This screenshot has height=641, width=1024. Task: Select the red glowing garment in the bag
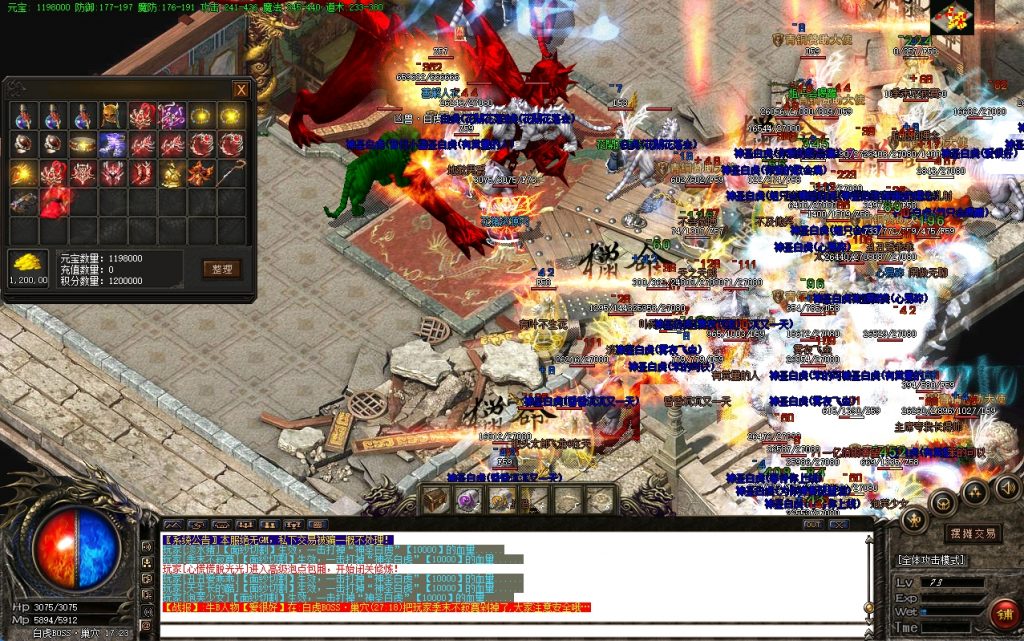click(x=53, y=203)
